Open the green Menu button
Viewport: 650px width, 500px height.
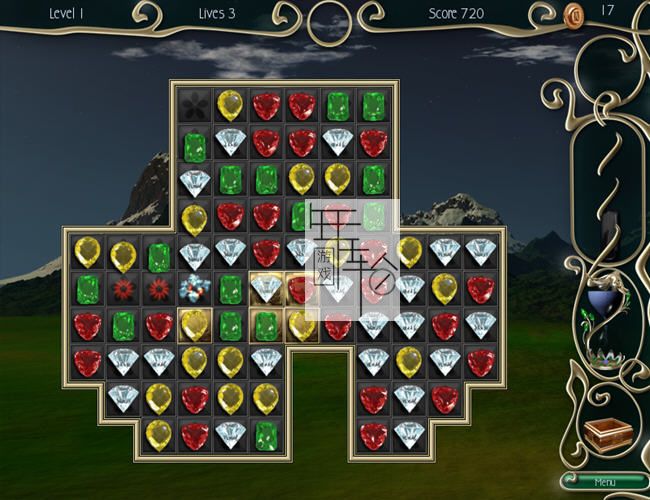[x=604, y=482]
